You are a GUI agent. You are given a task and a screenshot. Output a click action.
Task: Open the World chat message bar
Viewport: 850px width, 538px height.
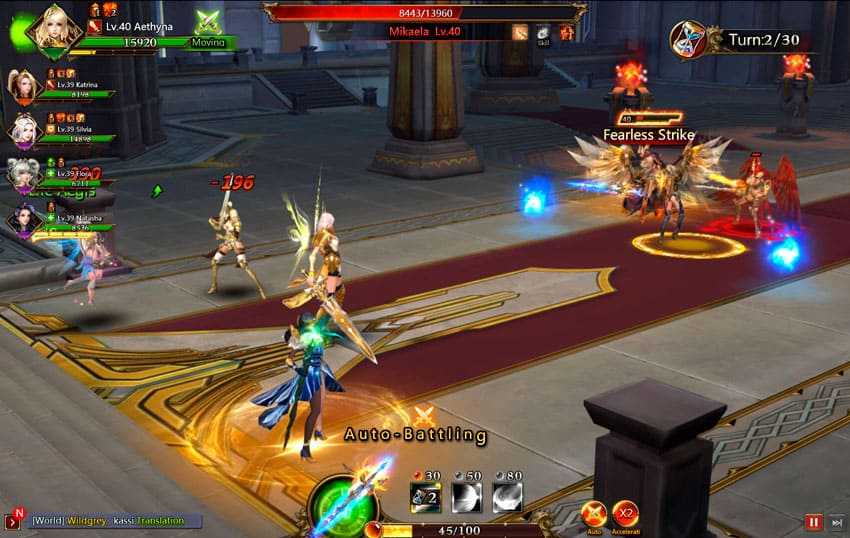point(115,521)
